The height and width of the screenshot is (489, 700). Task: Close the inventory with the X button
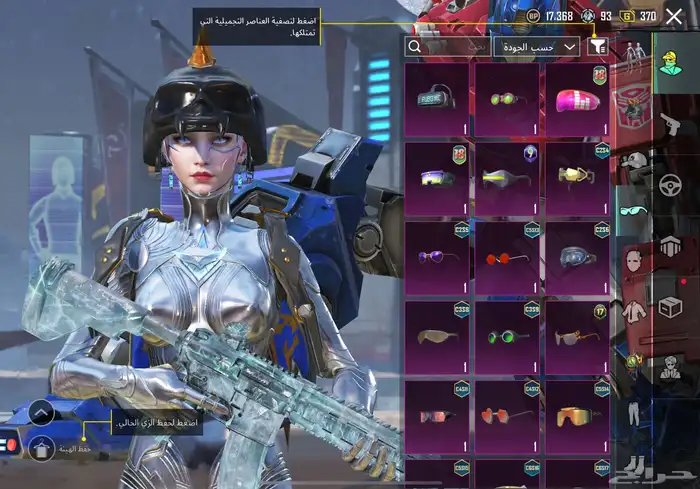click(x=674, y=16)
